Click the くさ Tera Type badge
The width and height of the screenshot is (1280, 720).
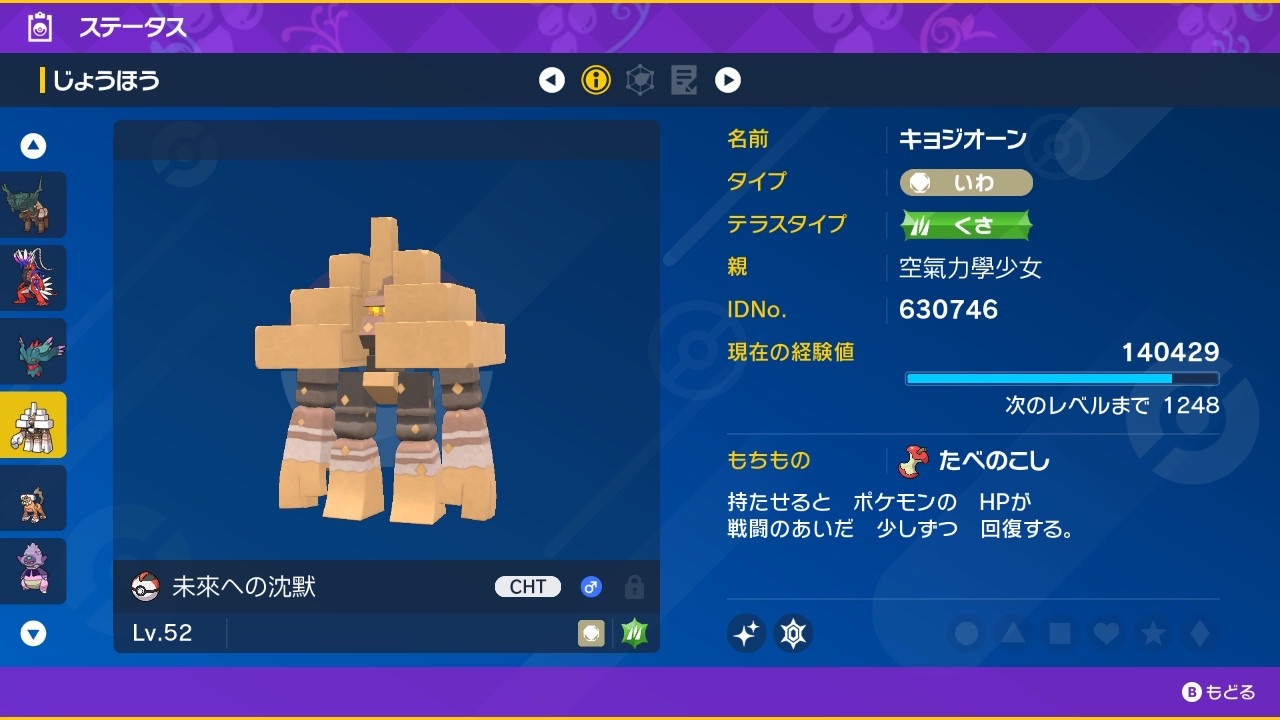[x=965, y=225]
